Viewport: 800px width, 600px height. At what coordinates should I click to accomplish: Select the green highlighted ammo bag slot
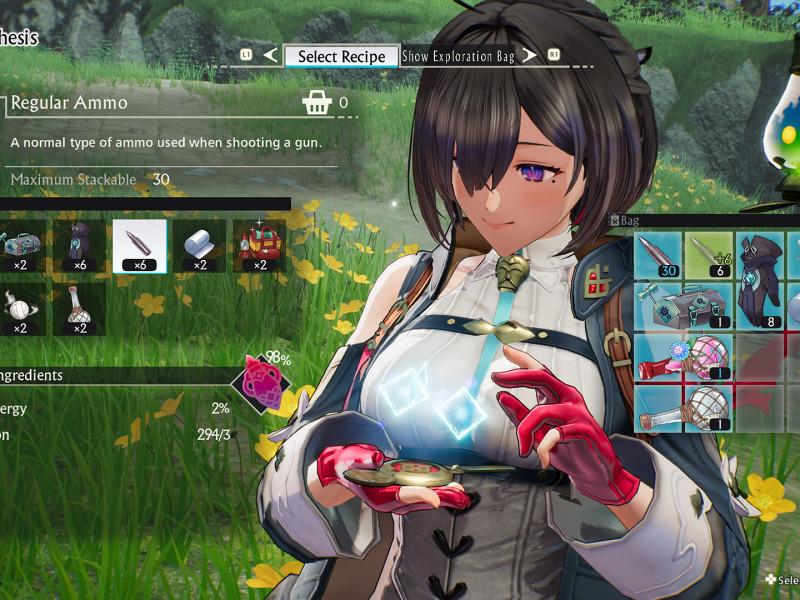(x=710, y=255)
